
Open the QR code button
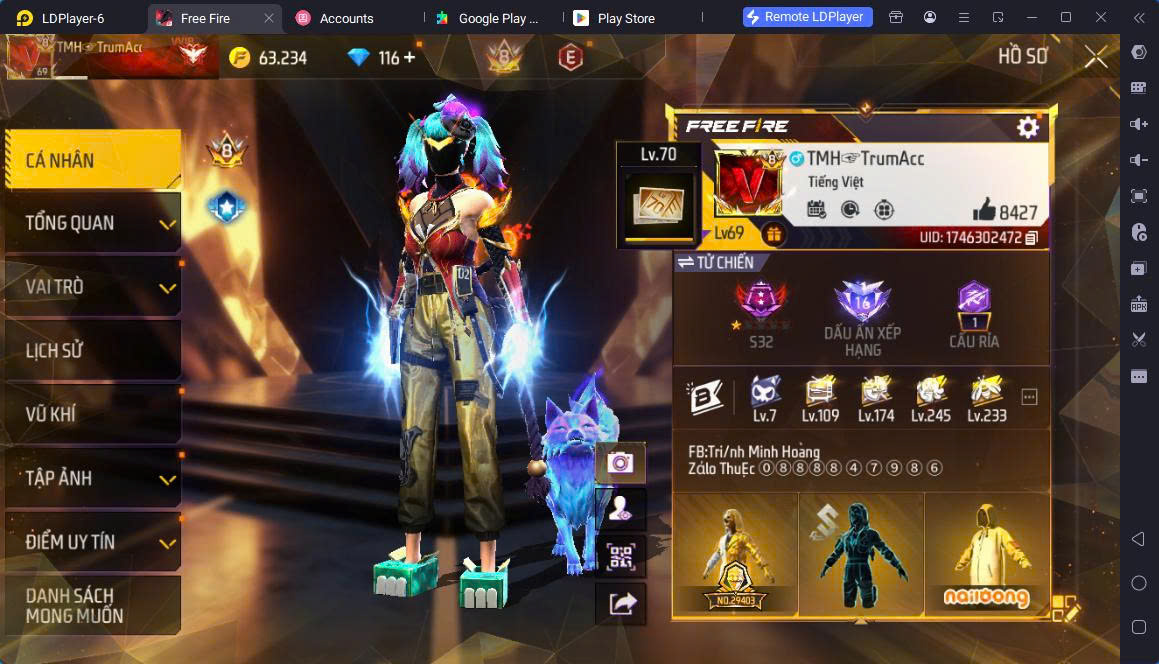point(620,557)
